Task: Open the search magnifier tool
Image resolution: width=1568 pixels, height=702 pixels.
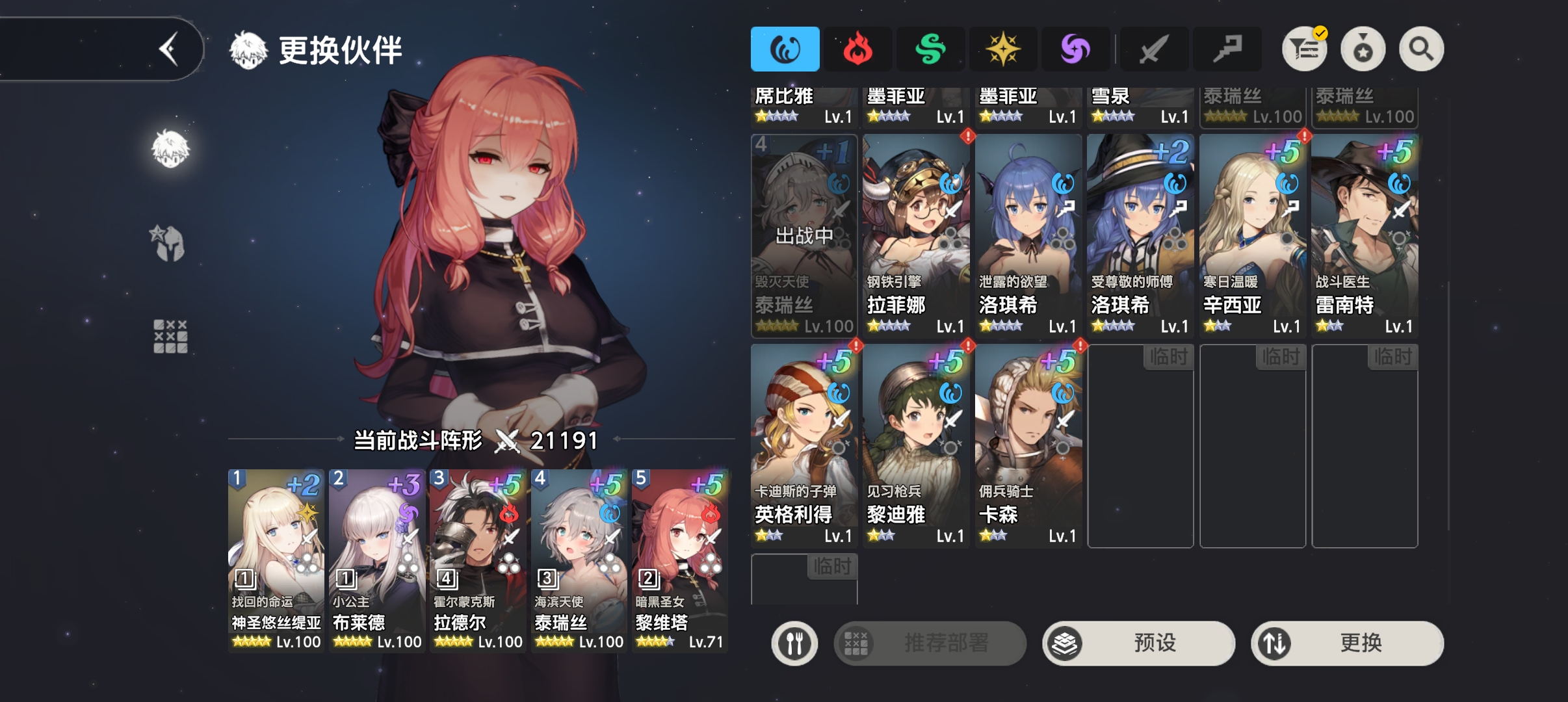Action: (x=1420, y=48)
